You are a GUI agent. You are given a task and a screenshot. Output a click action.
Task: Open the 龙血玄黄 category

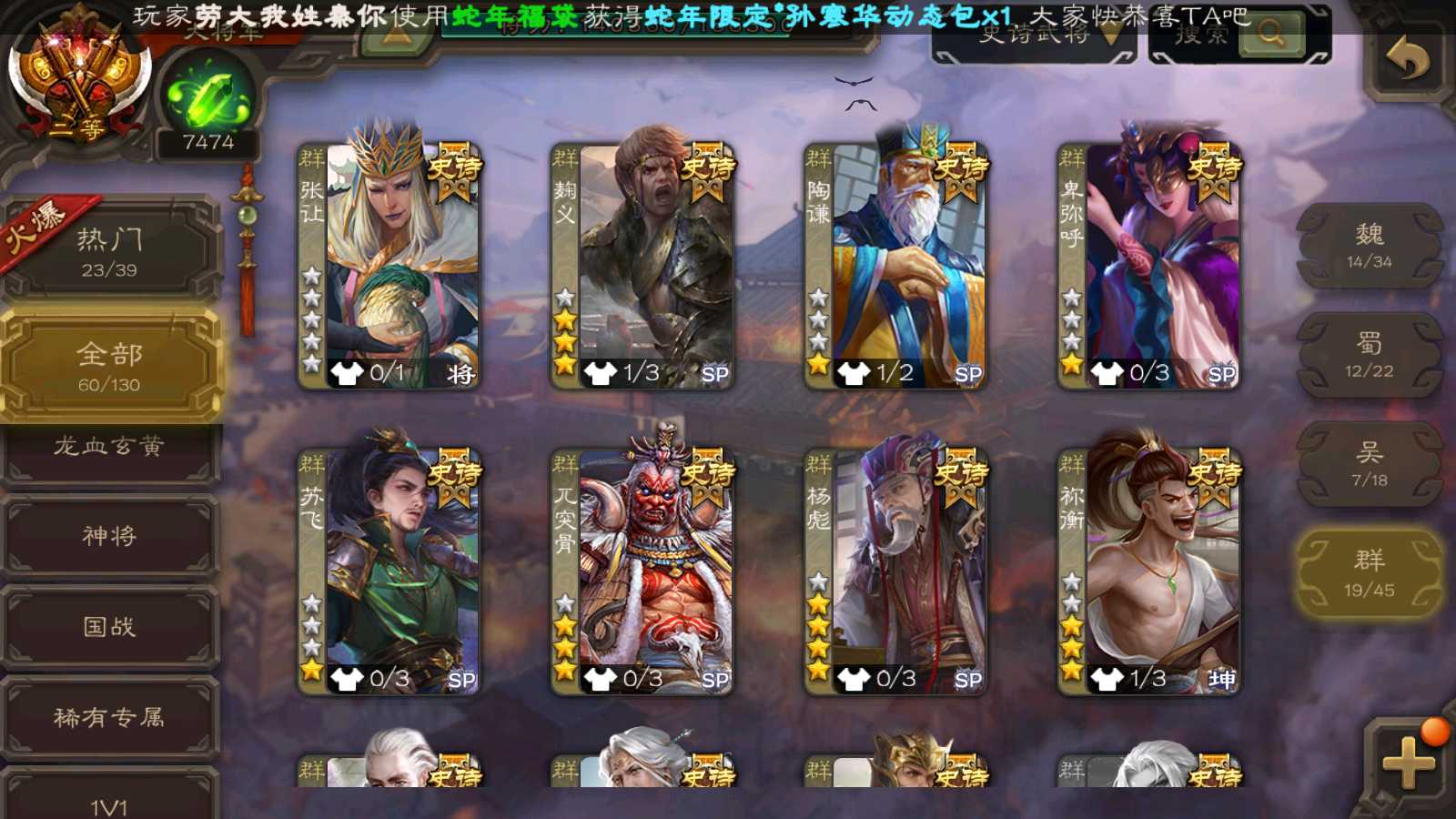click(109, 448)
